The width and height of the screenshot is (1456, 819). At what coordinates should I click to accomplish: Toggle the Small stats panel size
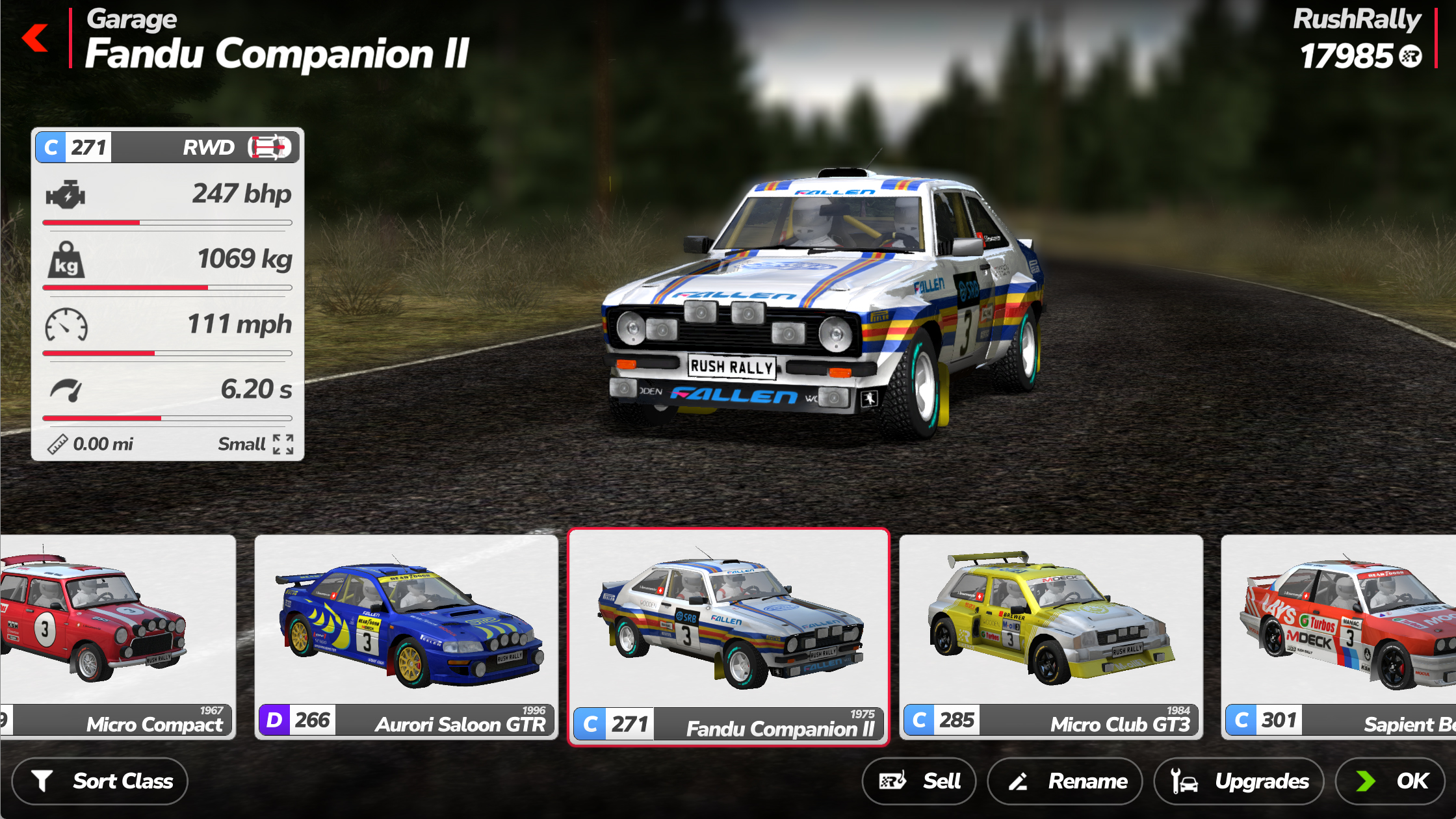click(x=283, y=444)
